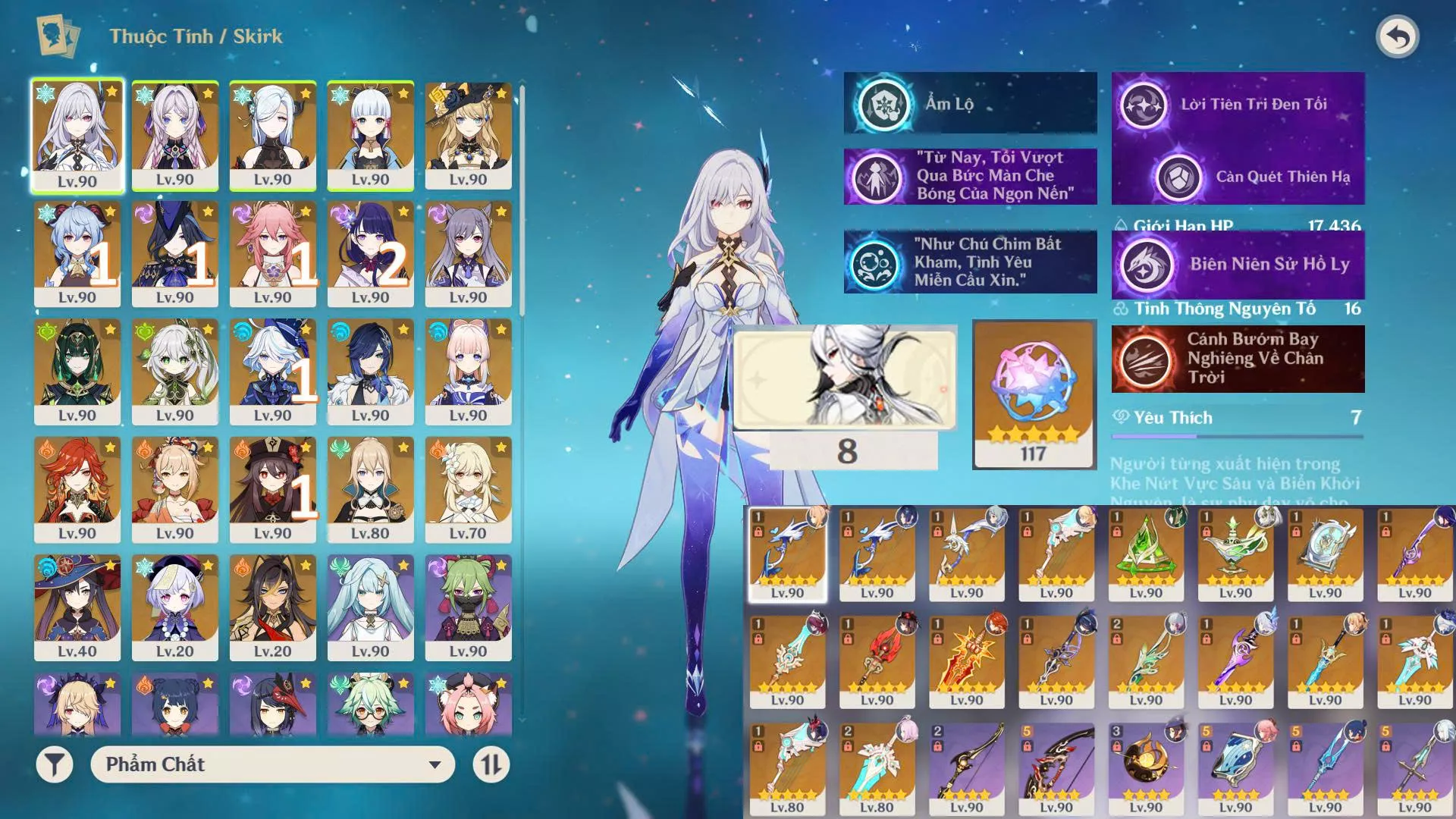Open Cánh Bướm Bay Nghiêng Về Chân Trời
The image size is (1456, 819).
point(1238,359)
